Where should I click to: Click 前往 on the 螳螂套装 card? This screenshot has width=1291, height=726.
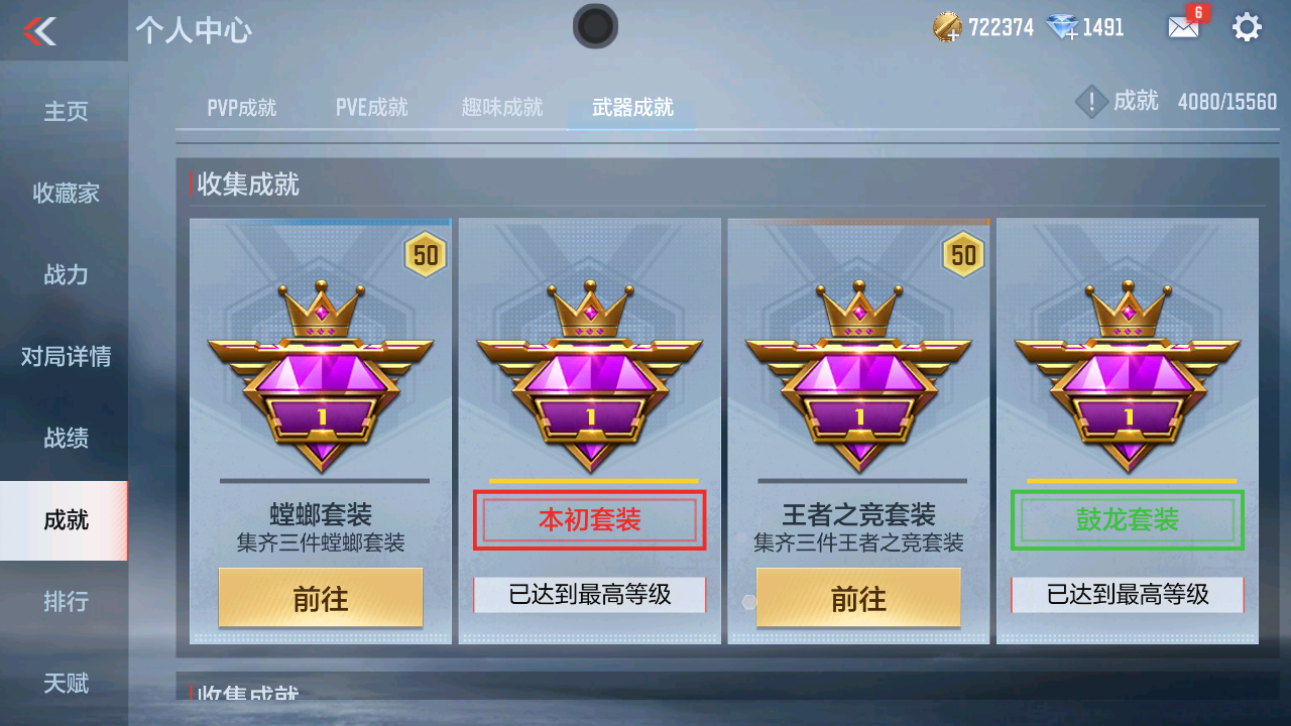[319, 596]
